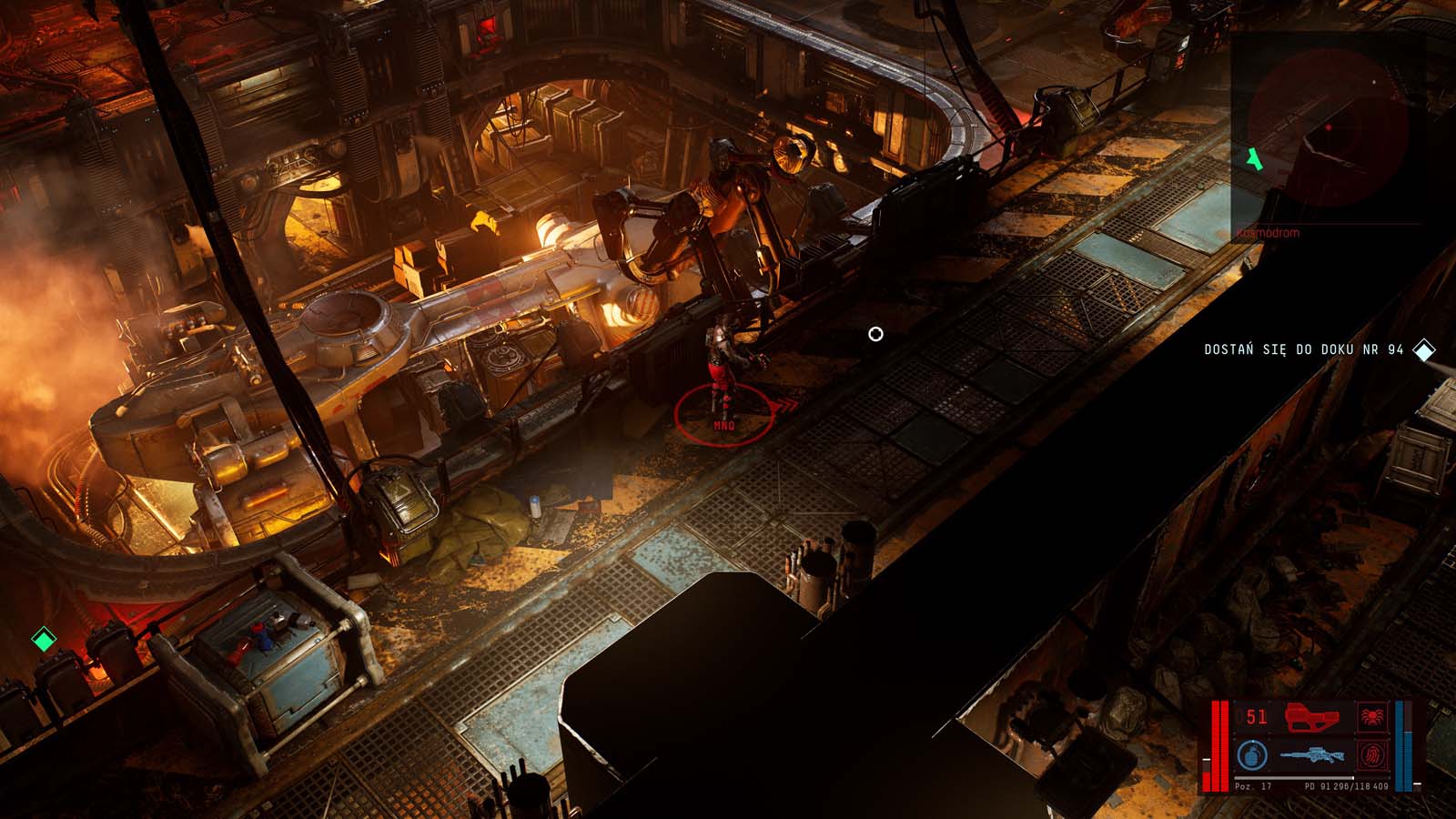Activate the fingerprint ability icon
The image size is (1456, 819).
(1370, 755)
